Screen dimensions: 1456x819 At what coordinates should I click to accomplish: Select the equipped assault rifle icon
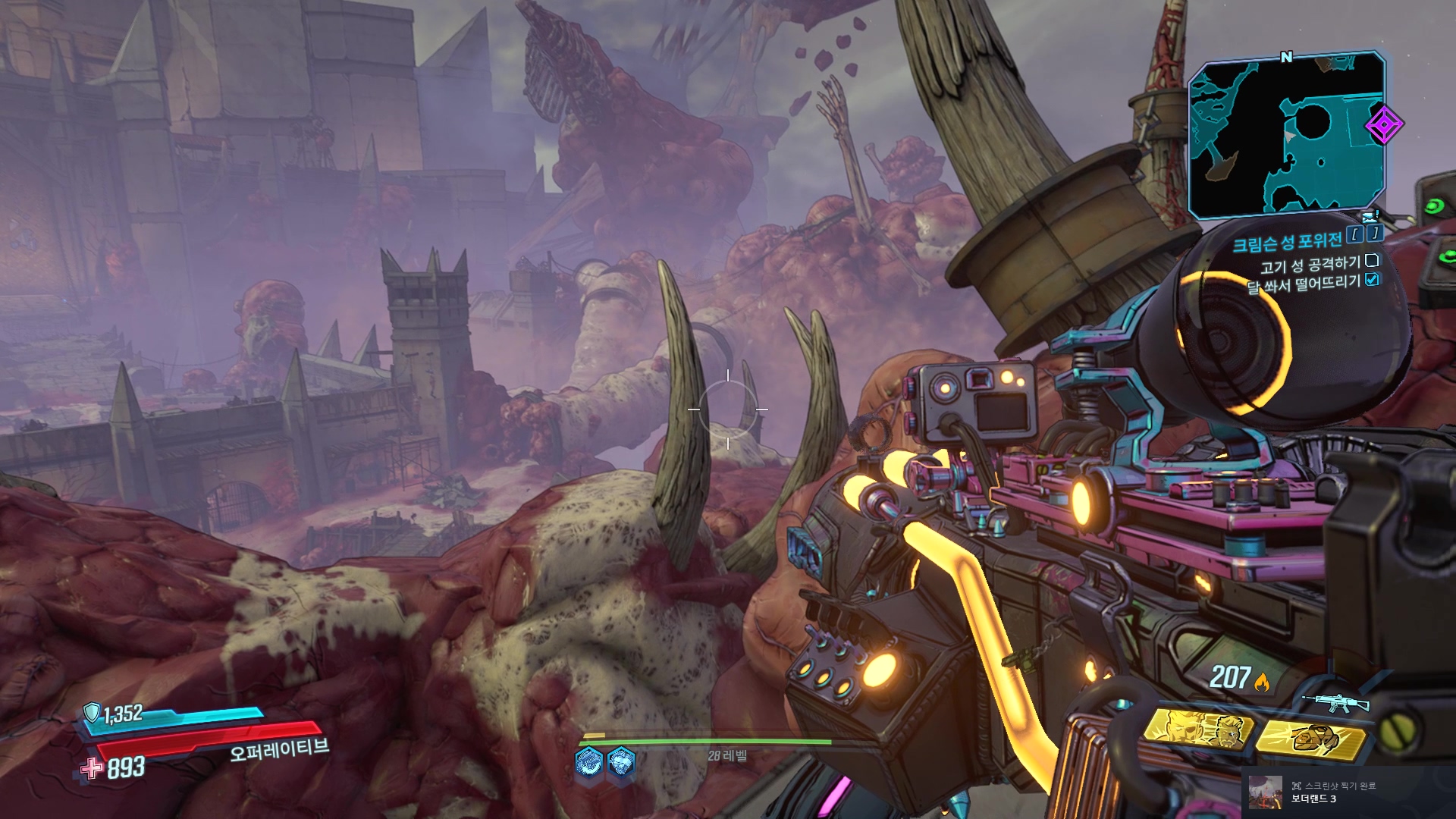click(x=1335, y=701)
